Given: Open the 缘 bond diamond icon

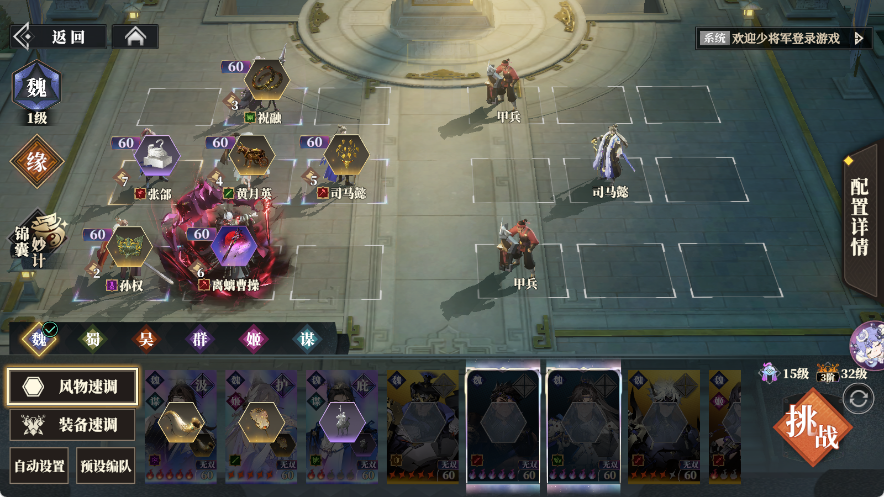Looking at the screenshot, I should [36, 162].
